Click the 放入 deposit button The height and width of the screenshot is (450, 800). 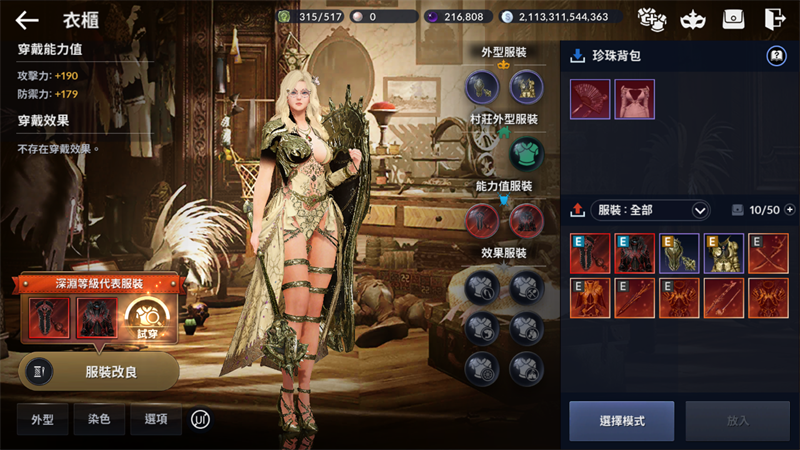point(737,421)
